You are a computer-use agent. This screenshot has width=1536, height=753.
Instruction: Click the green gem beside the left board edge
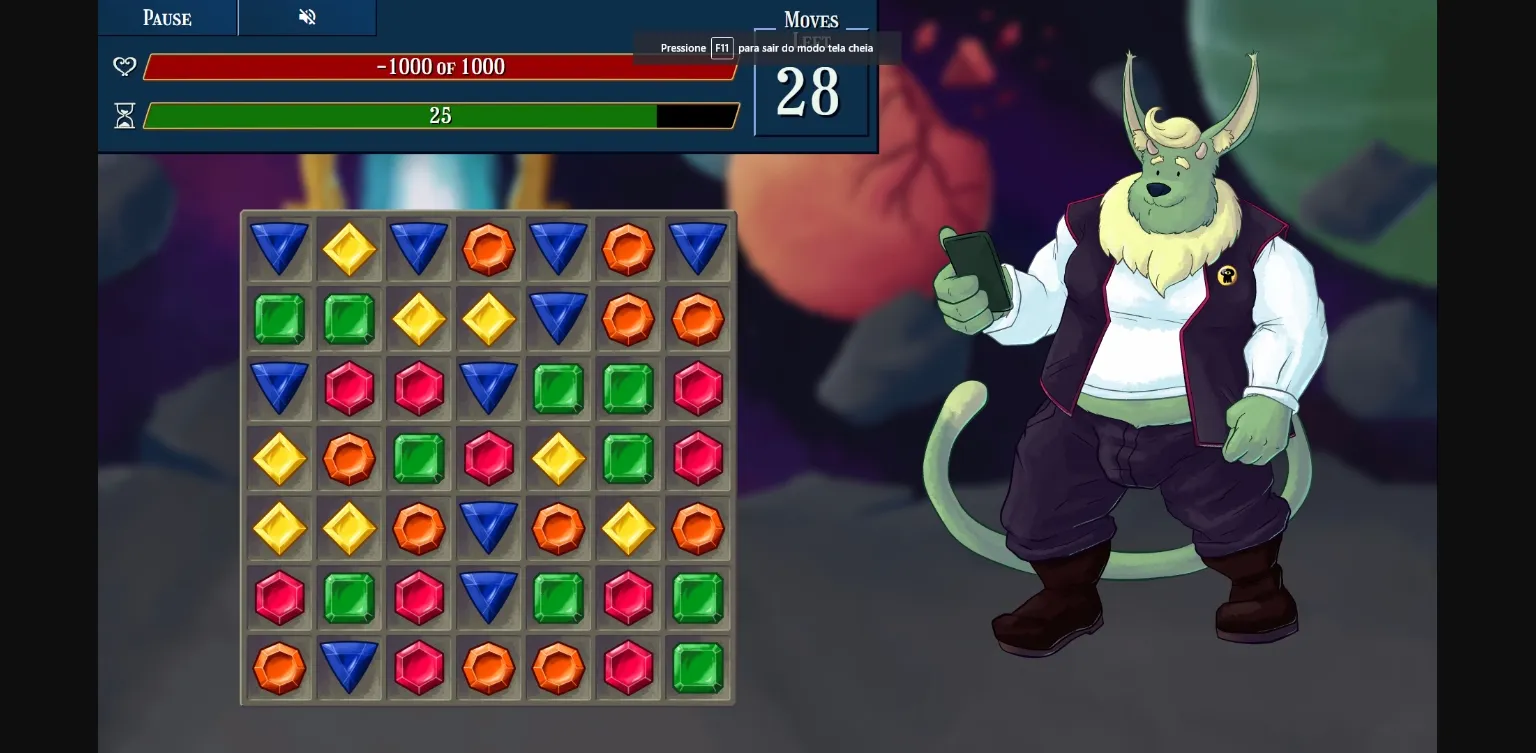279,318
